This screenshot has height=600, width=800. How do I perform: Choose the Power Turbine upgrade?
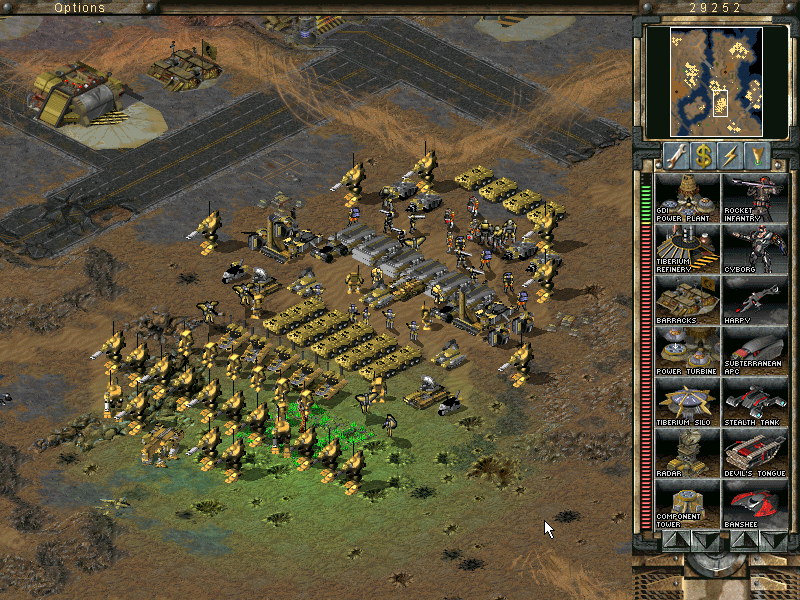(x=688, y=350)
